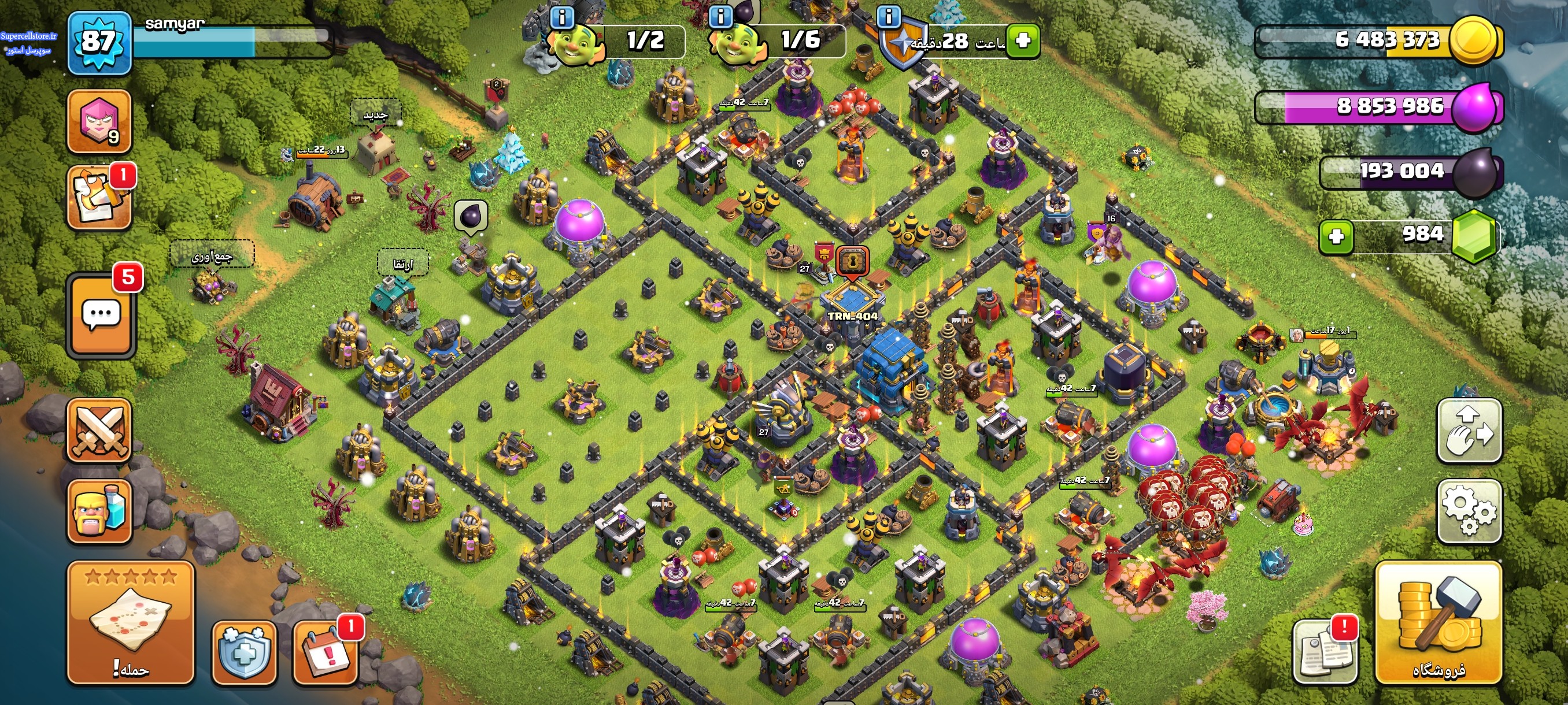
Task: Show builder info for the 1/2 counter
Action: pyautogui.click(x=561, y=18)
